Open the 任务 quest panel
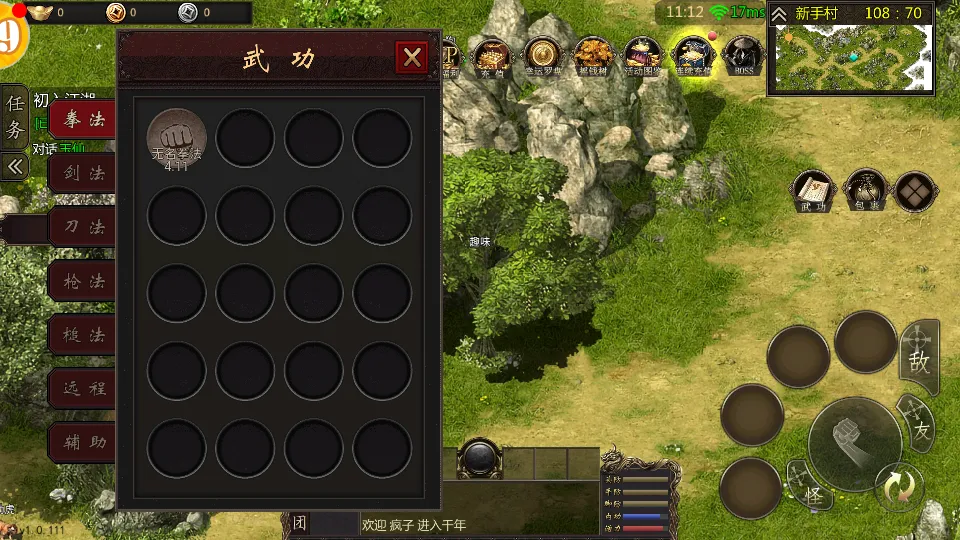 pos(15,116)
